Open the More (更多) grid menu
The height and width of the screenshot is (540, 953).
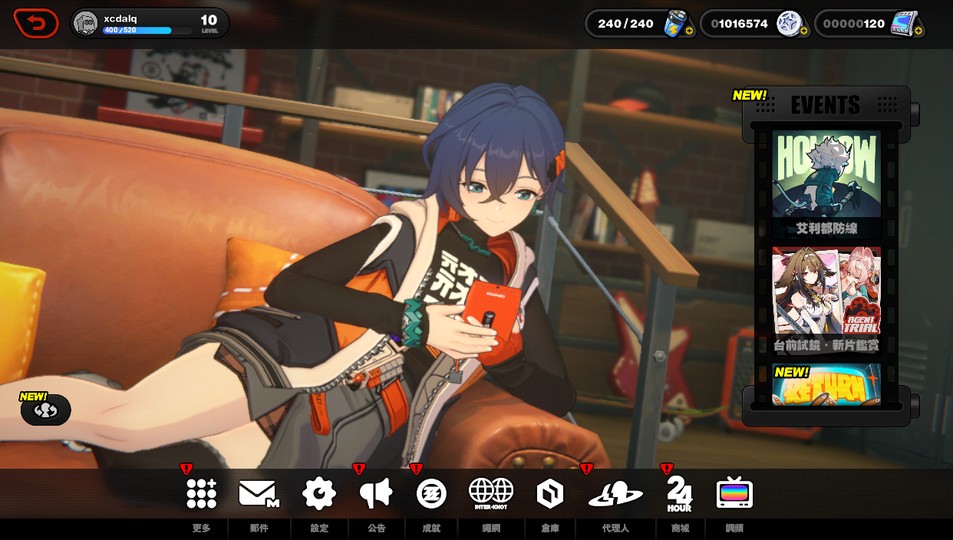pos(201,493)
